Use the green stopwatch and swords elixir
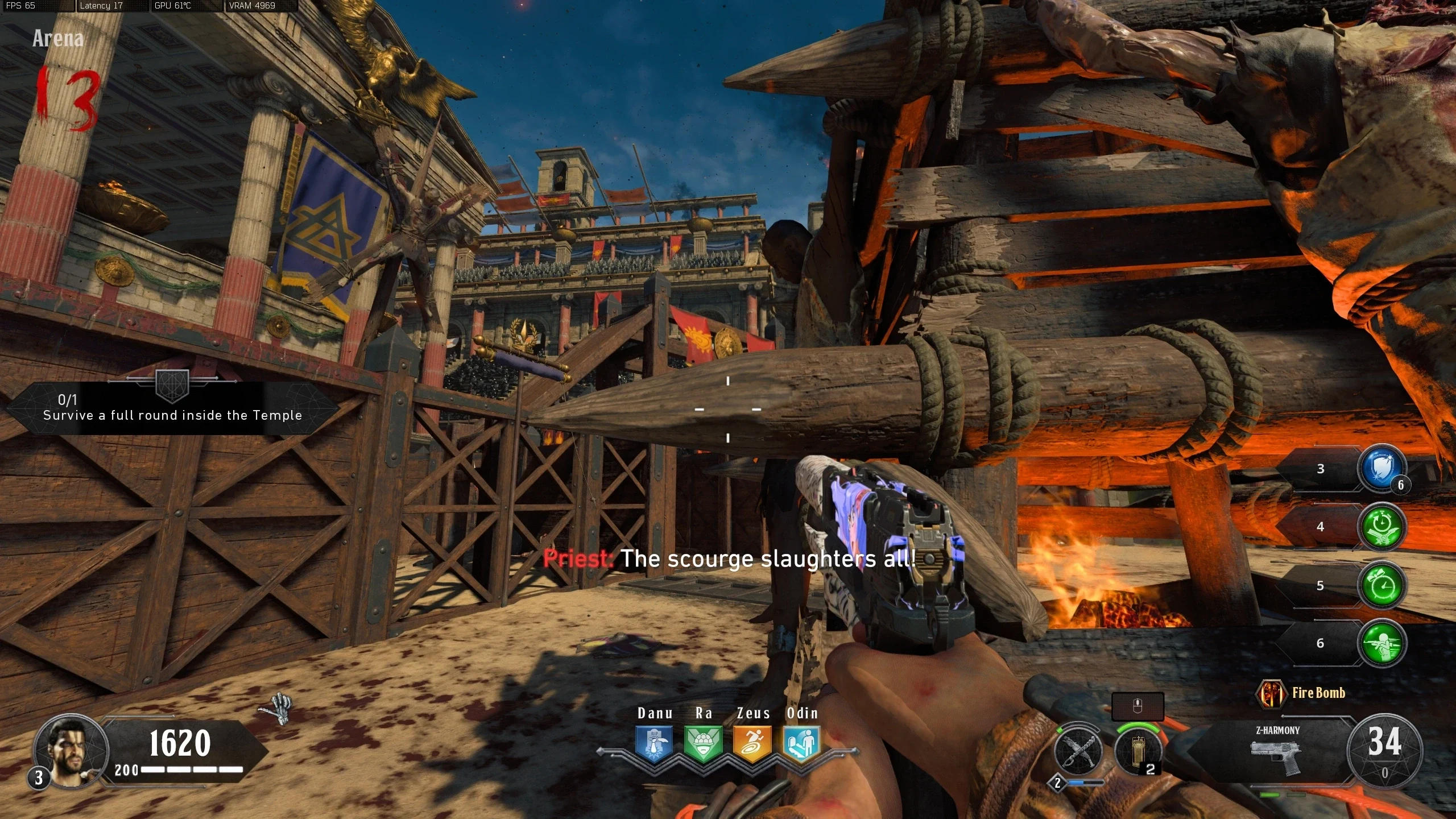This screenshot has height=819, width=1456. click(x=1381, y=527)
